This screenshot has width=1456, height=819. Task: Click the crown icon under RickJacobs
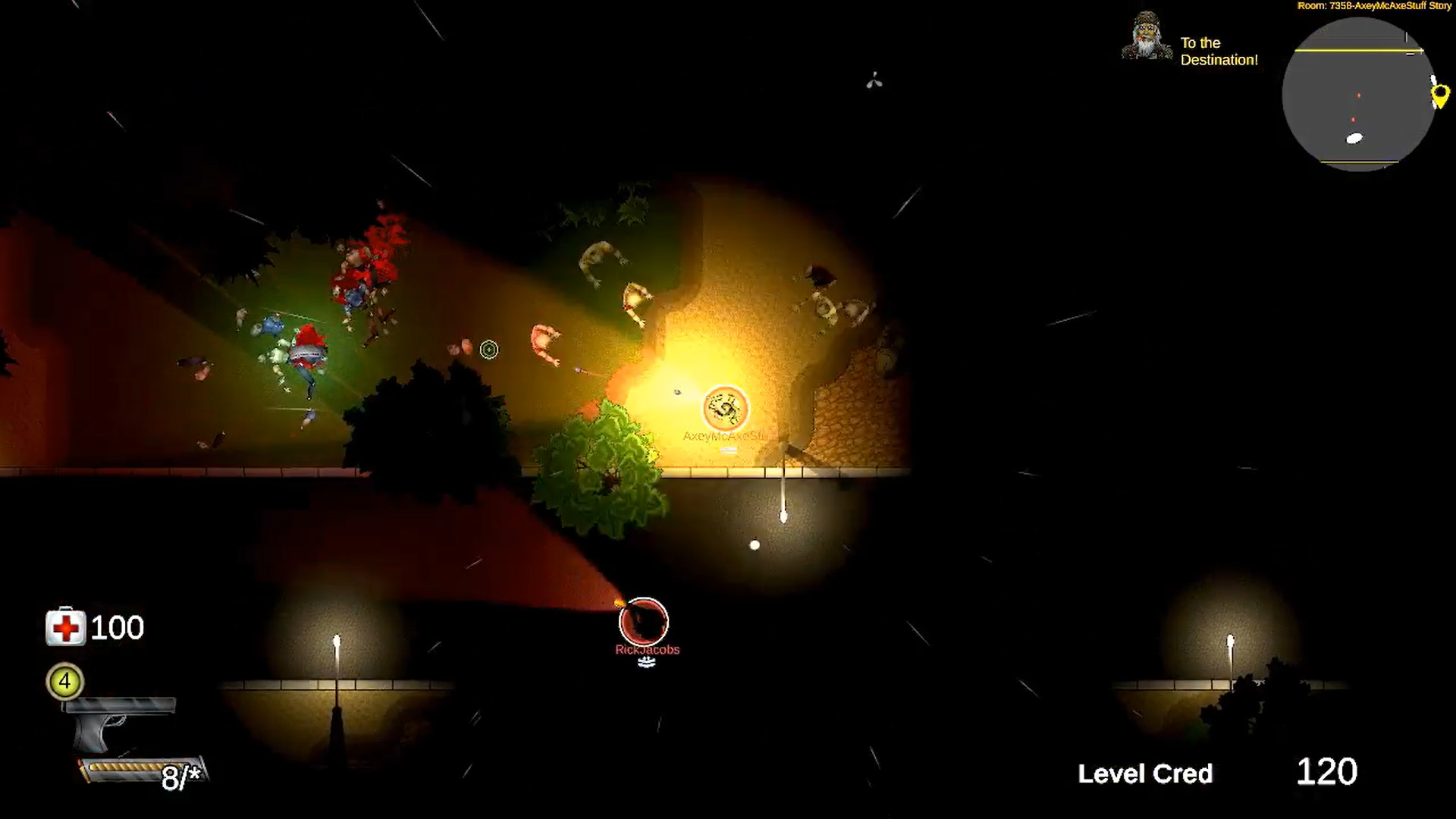coord(646,661)
